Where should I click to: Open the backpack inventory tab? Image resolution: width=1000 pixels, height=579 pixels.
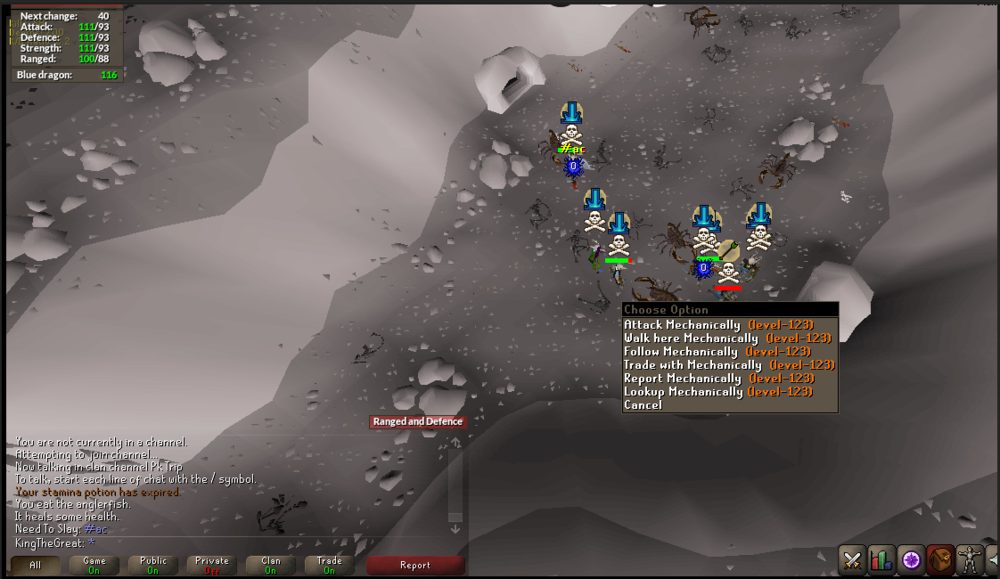939,559
